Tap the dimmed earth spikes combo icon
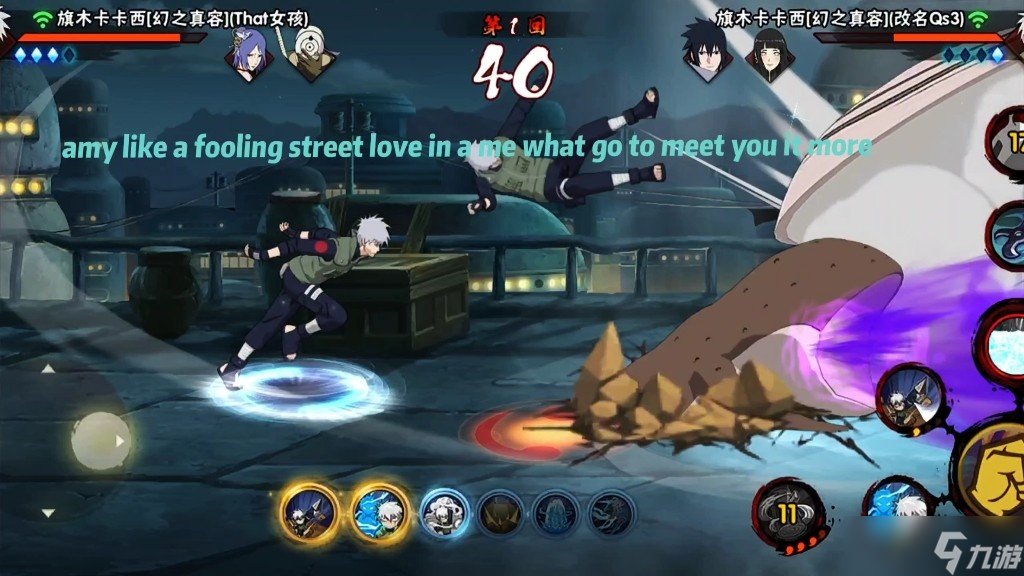The image size is (1024, 576). [499, 513]
